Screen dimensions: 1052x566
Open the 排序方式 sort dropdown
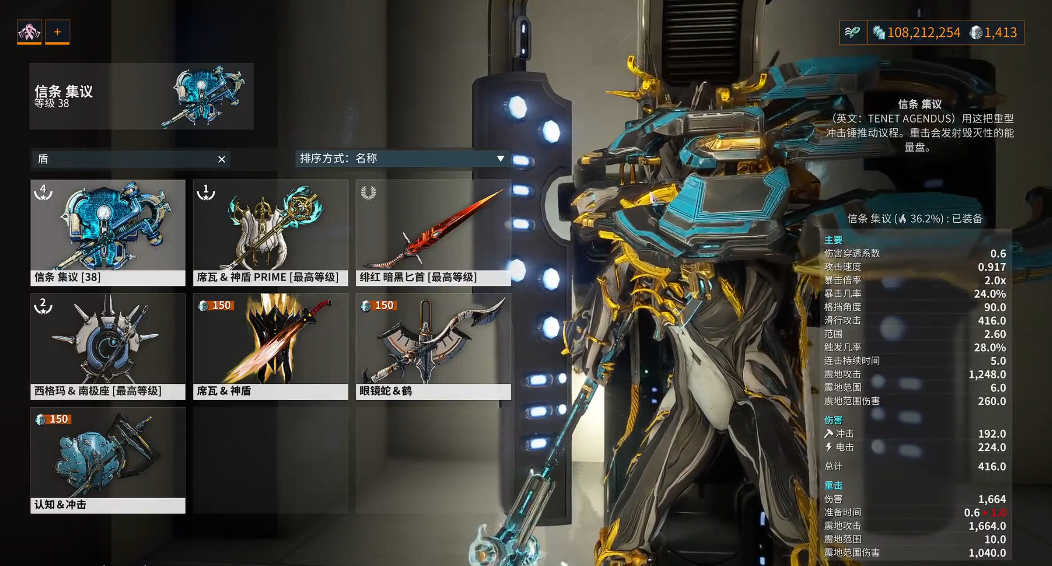[402, 158]
